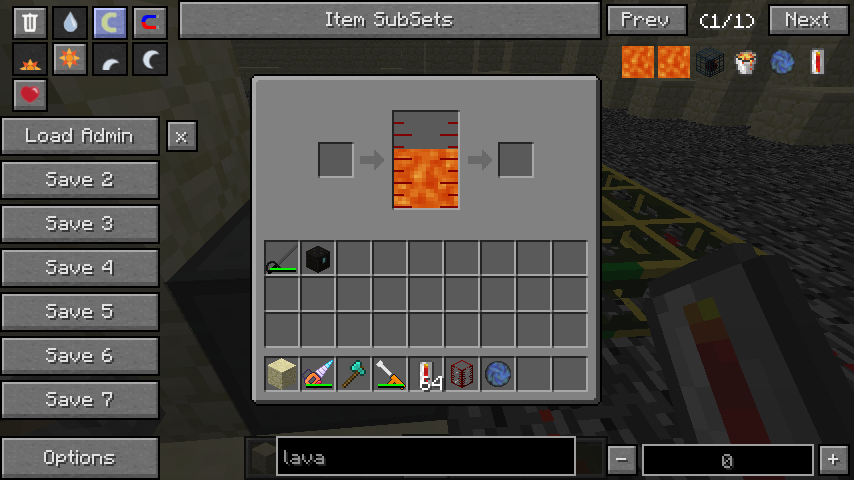Increase item quantity with the plus button
The width and height of the screenshot is (854, 480).
(833, 459)
